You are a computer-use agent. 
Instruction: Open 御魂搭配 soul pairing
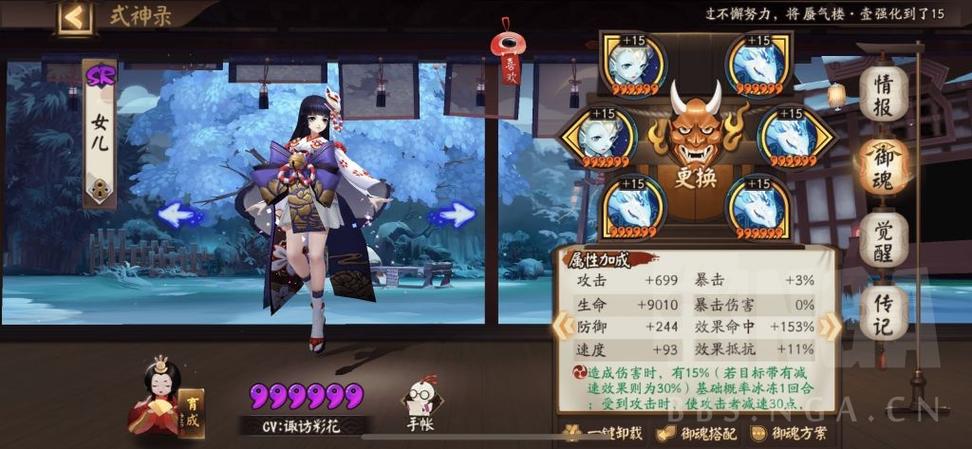[697, 434]
